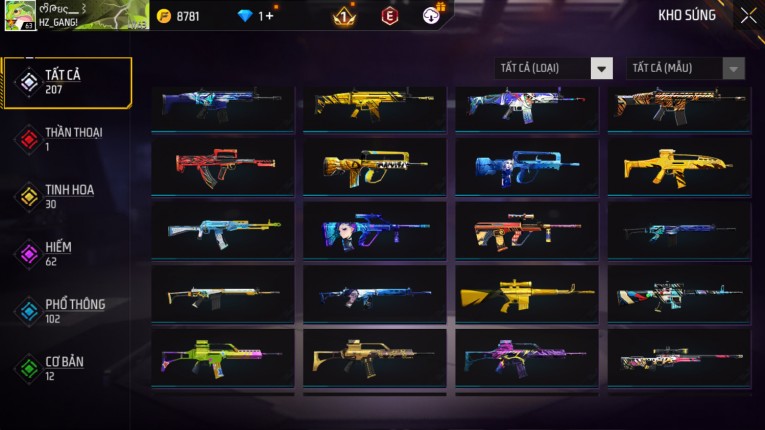Select the red bullpup rifle skin
765x430 pixels.
[x=223, y=166]
